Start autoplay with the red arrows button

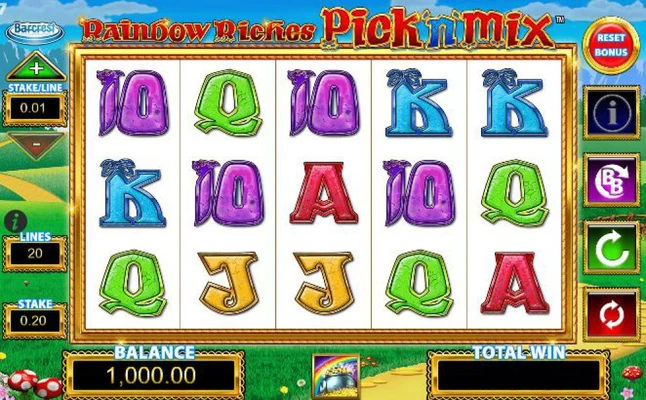pyautogui.click(x=611, y=313)
